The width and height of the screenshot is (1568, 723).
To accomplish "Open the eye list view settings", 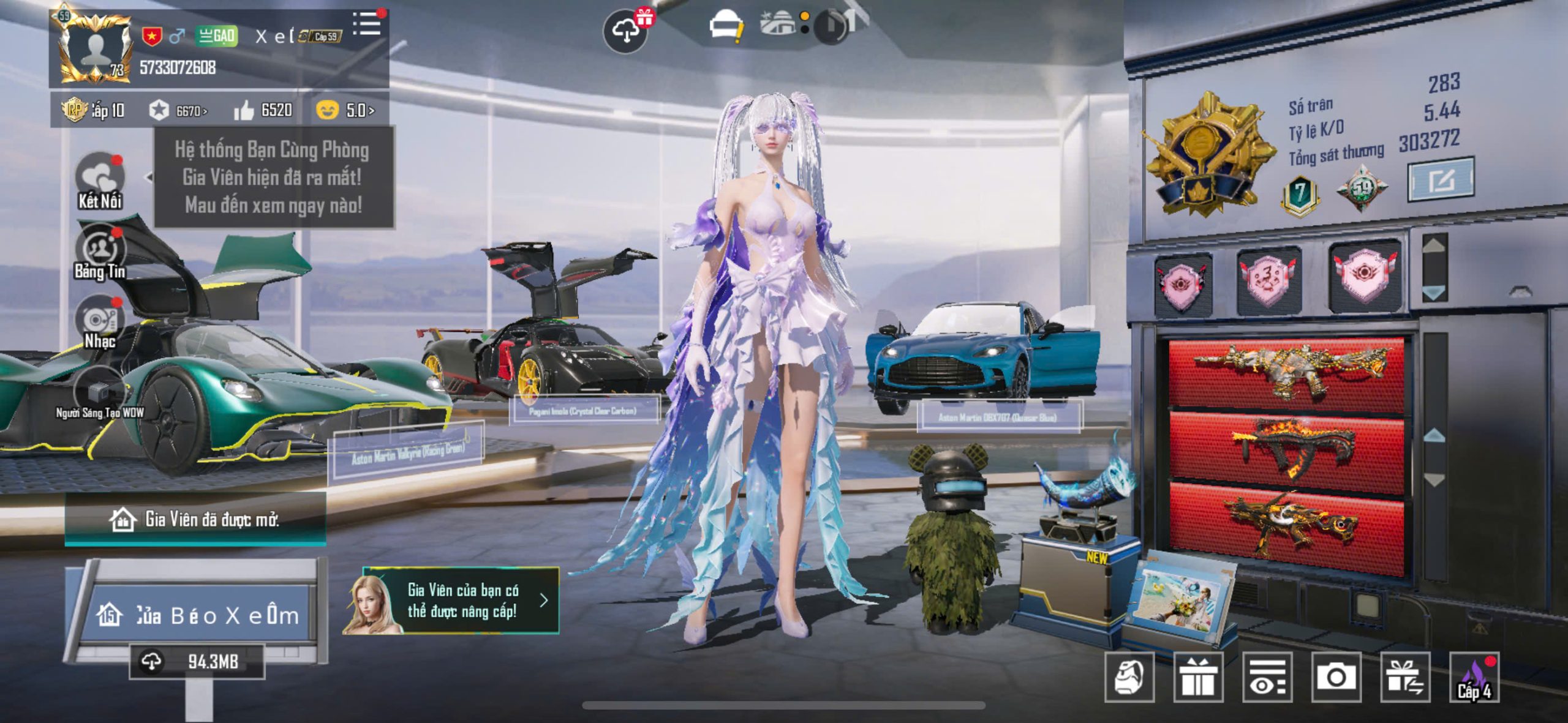I will (x=1267, y=677).
